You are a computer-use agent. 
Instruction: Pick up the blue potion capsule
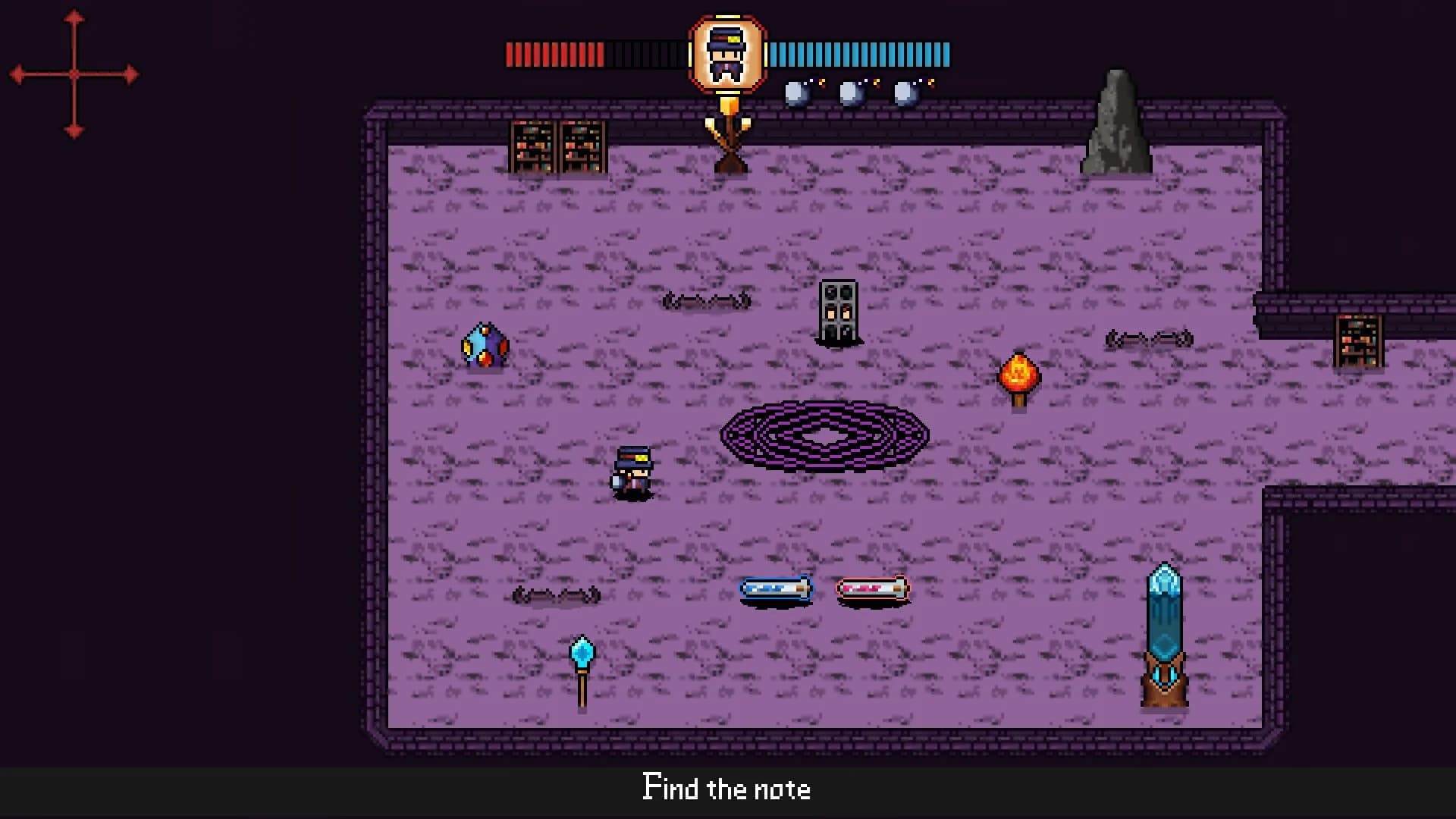click(x=774, y=588)
